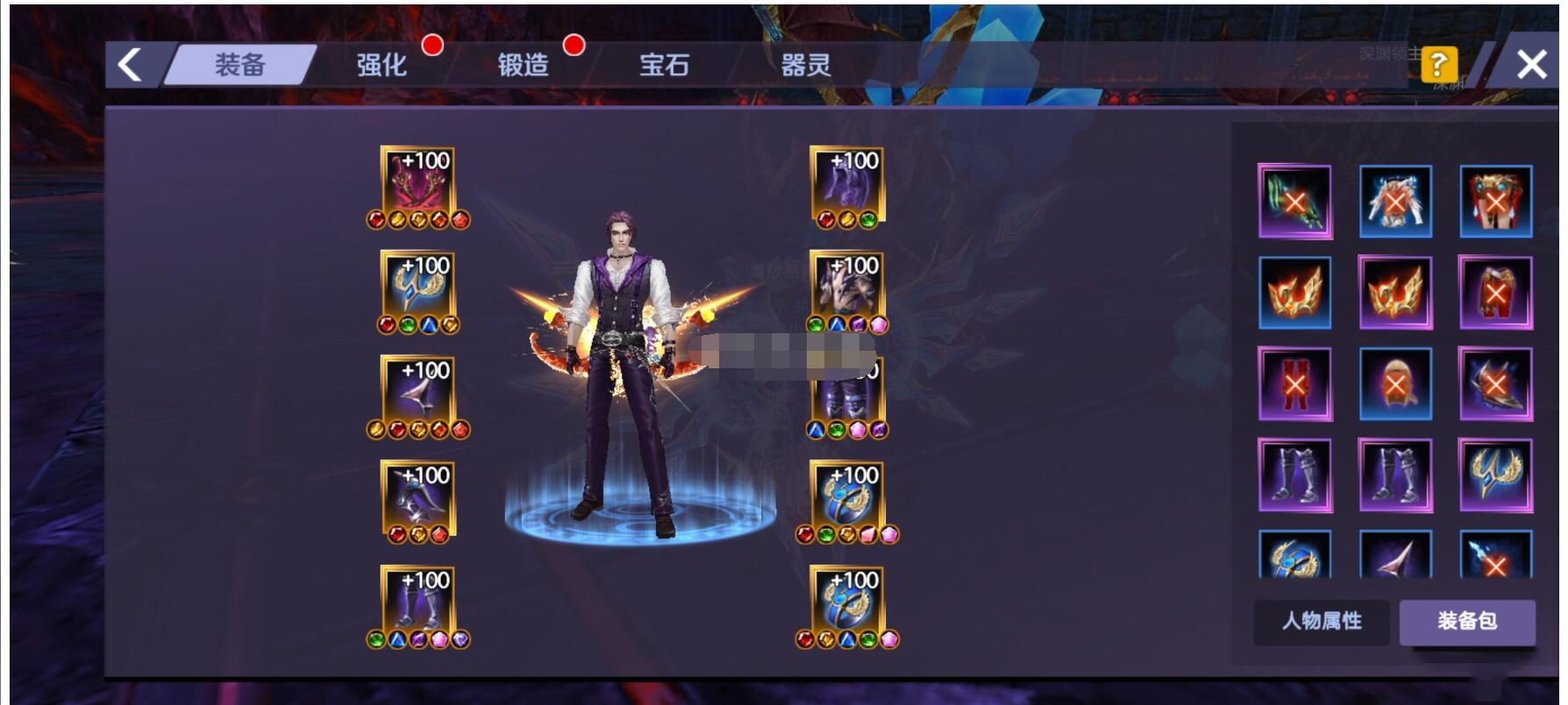This screenshot has height=705, width=1568.
Task: Close the equipment window with X
Action: (x=1531, y=64)
